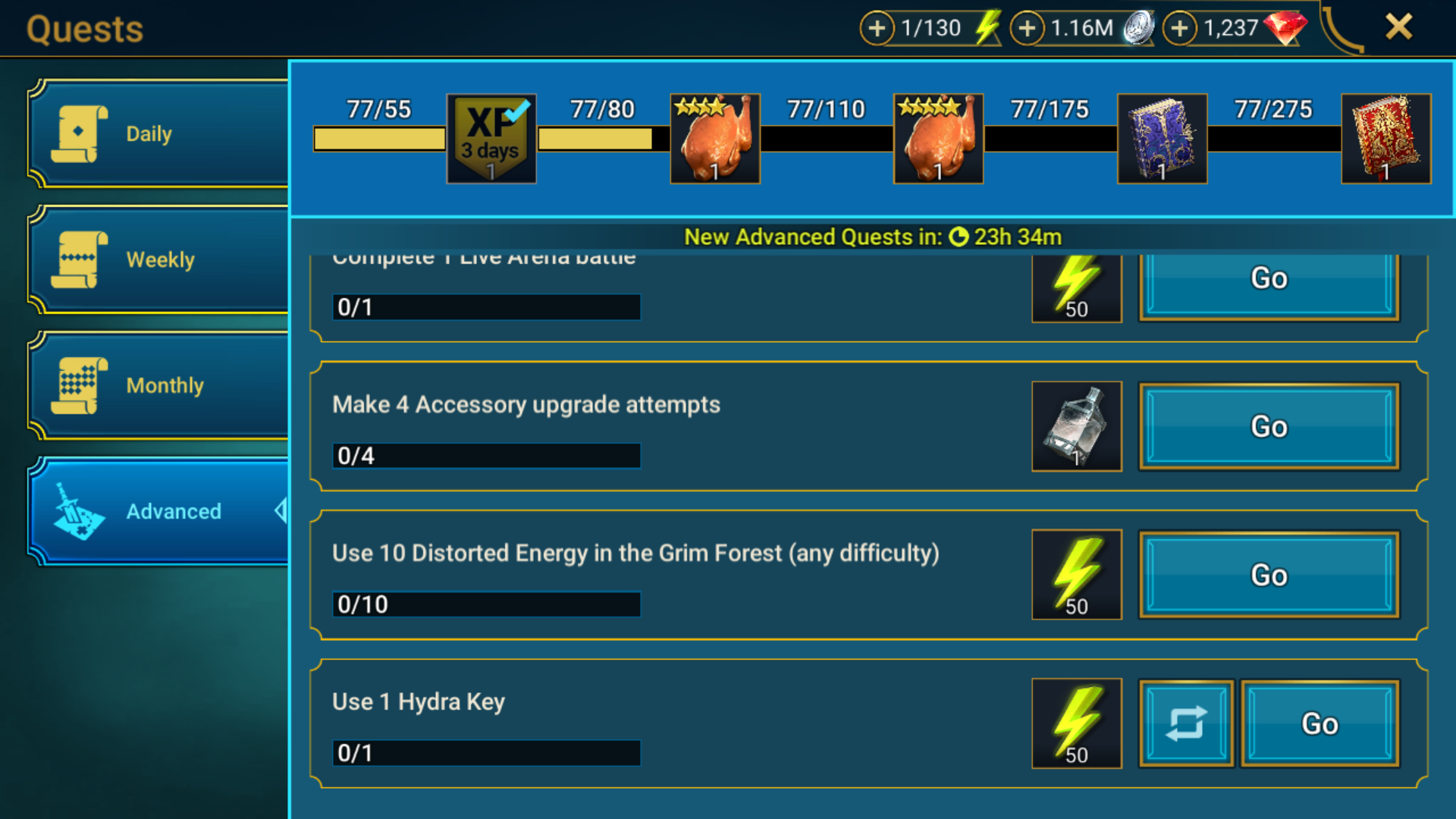Go to the Grim Forest Distorted Energy quest
1456x819 pixels.
pos(1269,576)
